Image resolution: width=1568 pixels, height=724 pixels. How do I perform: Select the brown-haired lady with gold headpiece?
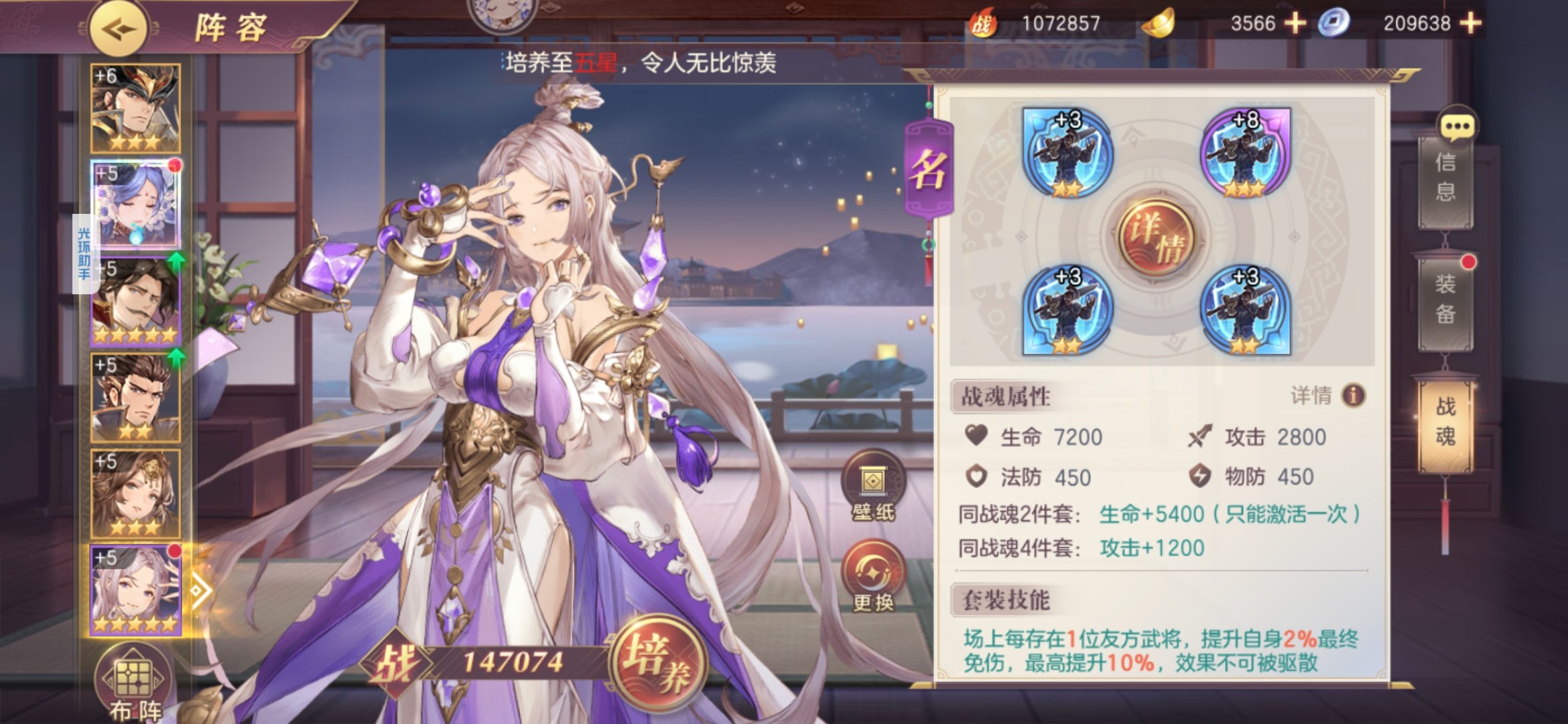(135, 493)
